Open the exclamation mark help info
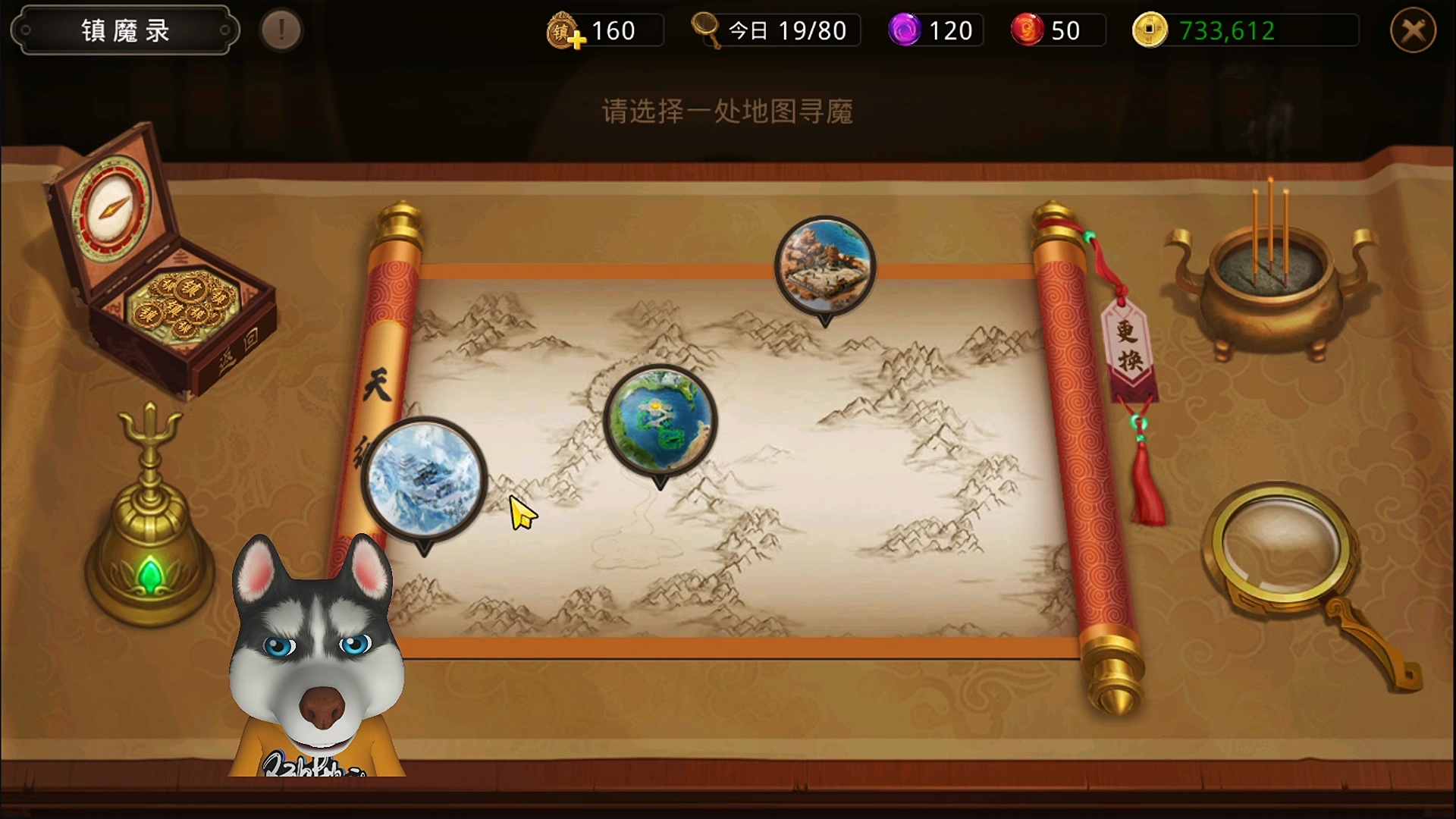This screenshot has width=1456, height=819. point(281,31)
